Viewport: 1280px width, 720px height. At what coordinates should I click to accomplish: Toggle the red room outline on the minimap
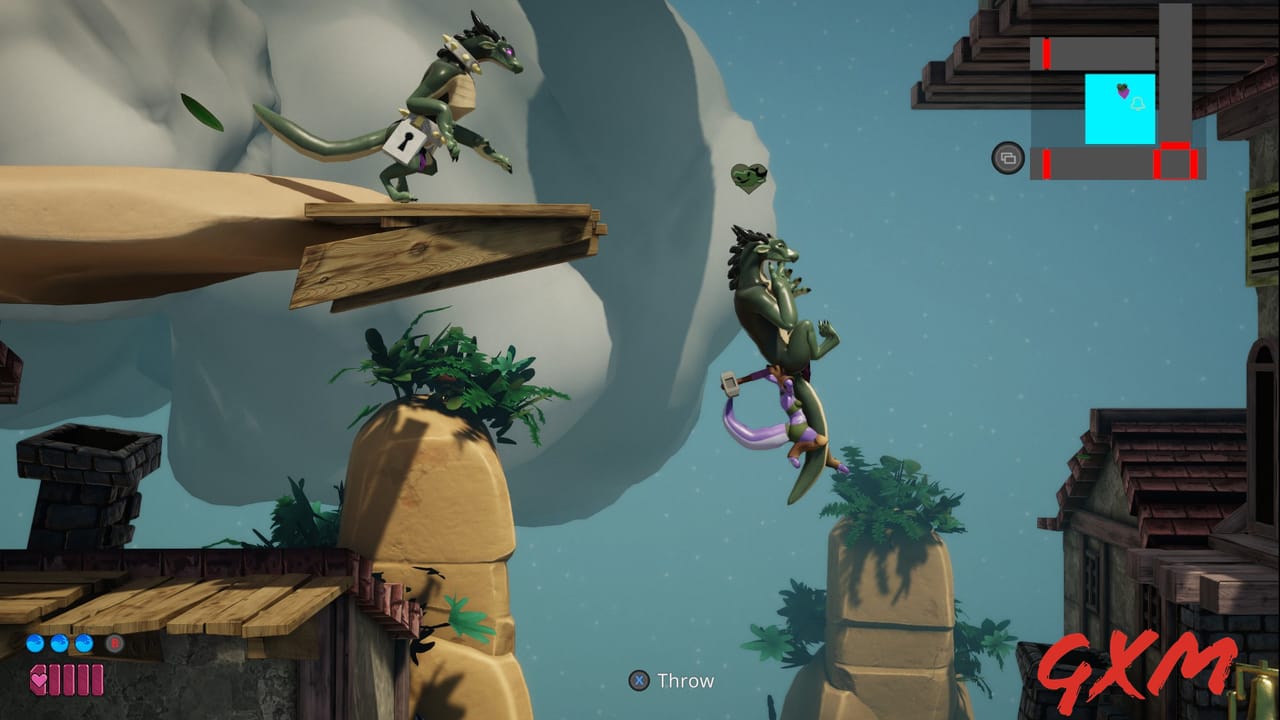pyautogui.click(x=1175, y=162)
